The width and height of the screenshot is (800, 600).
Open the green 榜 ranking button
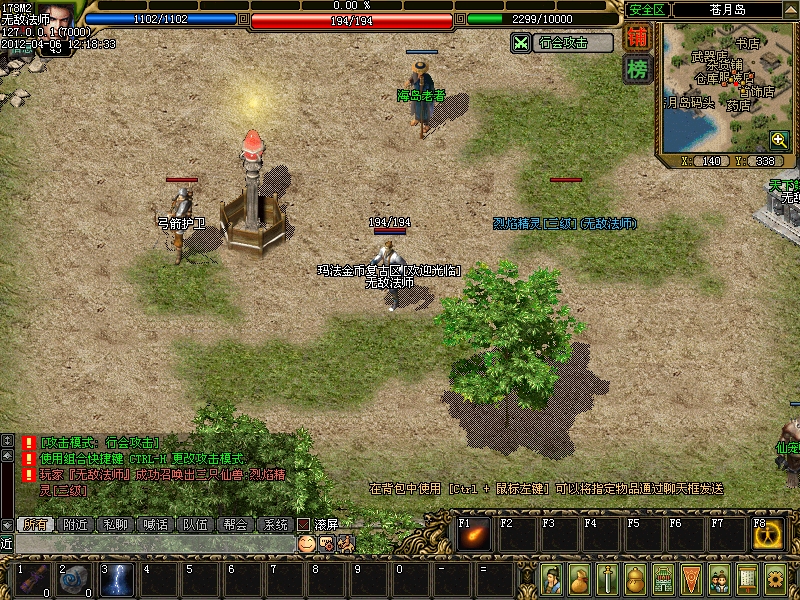click(x=637, y=69)
